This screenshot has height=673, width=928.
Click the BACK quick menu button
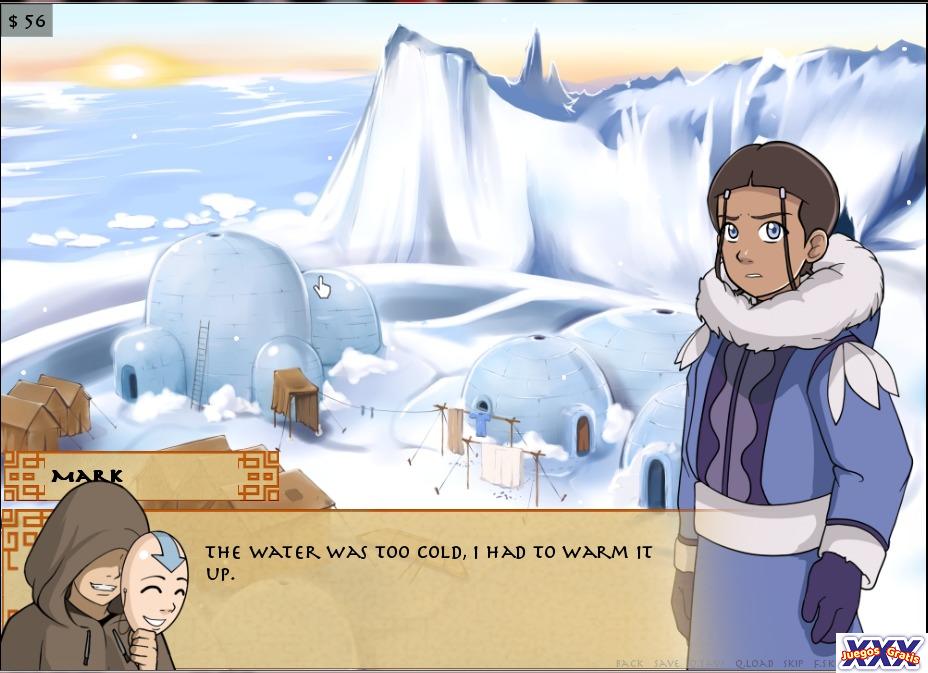pos(630,663)
